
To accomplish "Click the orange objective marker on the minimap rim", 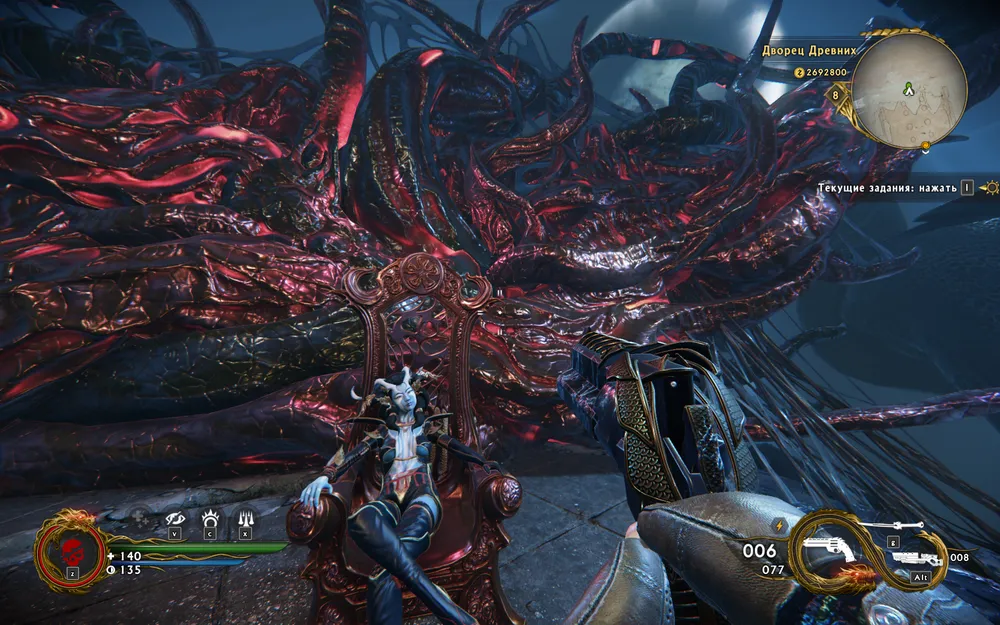I will (926, 146).
